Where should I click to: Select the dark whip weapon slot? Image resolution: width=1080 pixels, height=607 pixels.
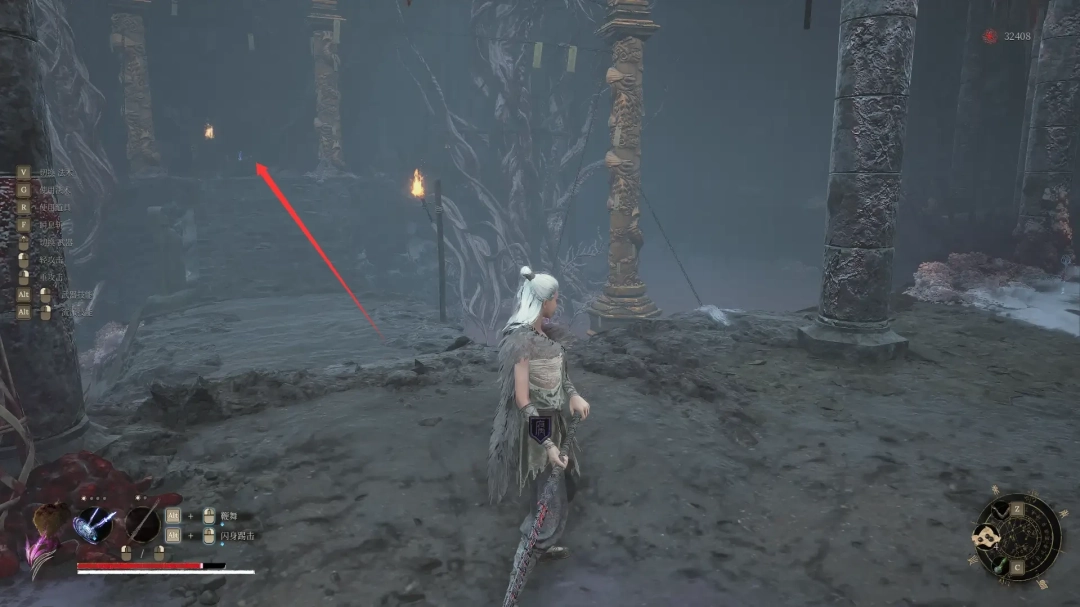coord(143,524)
